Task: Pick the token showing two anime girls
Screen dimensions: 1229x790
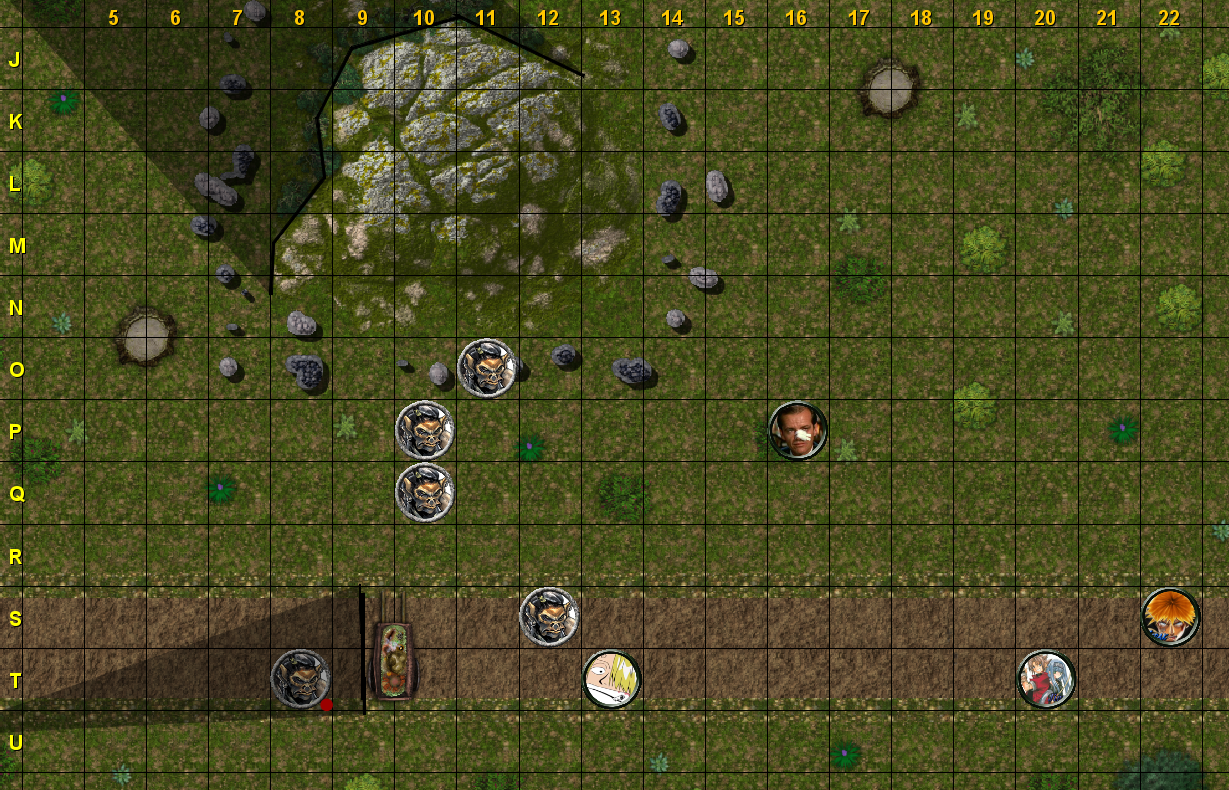Action: click(1046, 679)
